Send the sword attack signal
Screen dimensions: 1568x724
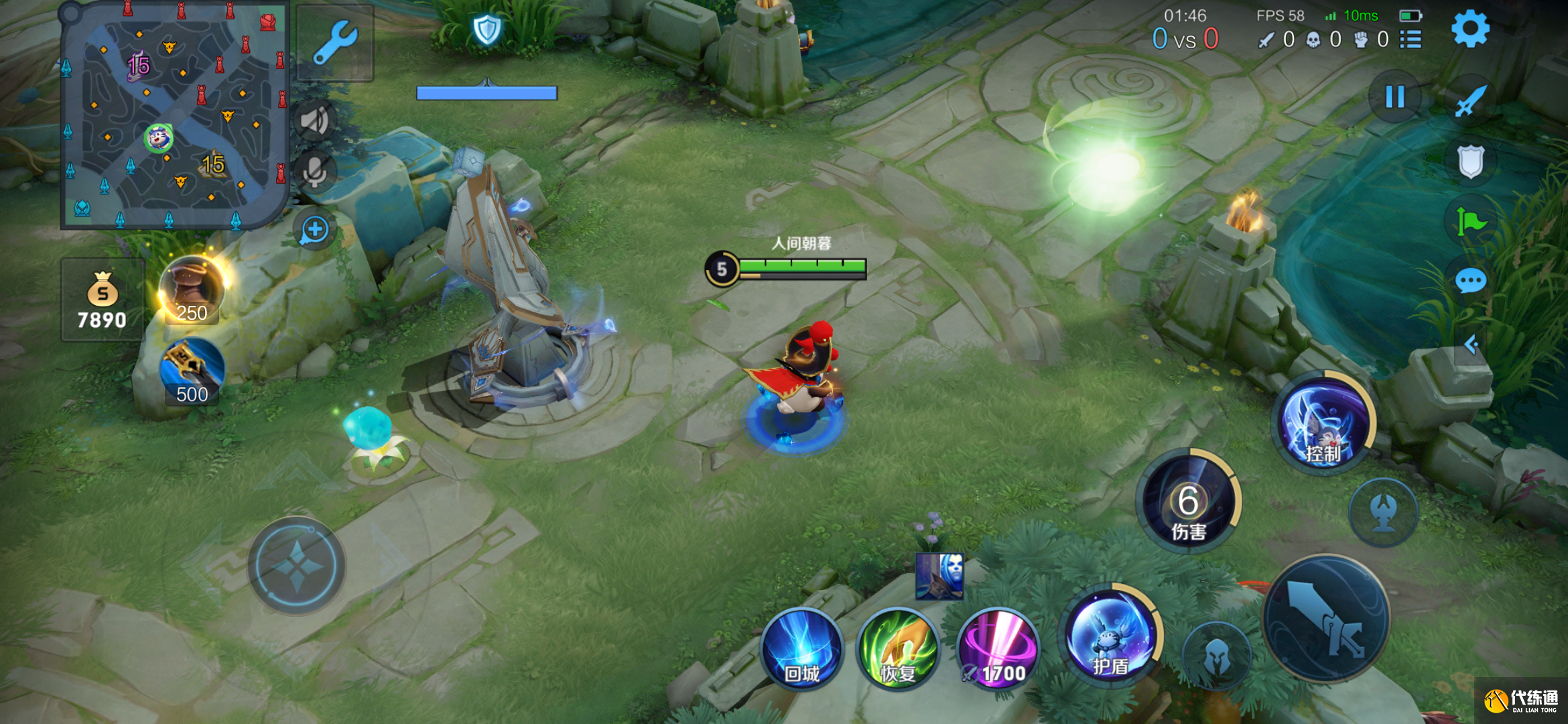point(1471,101)
